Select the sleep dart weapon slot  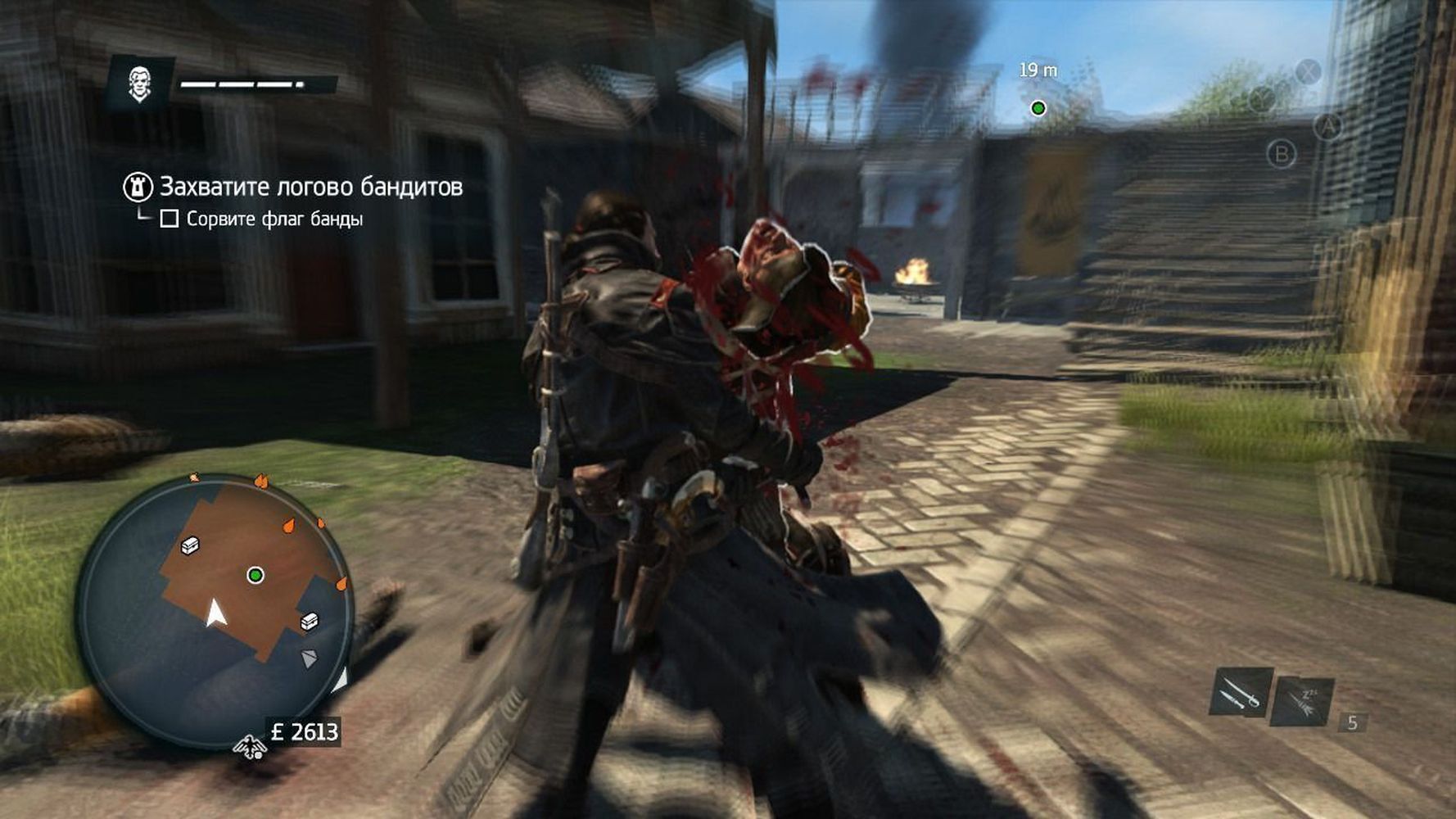pos(1302,700)
